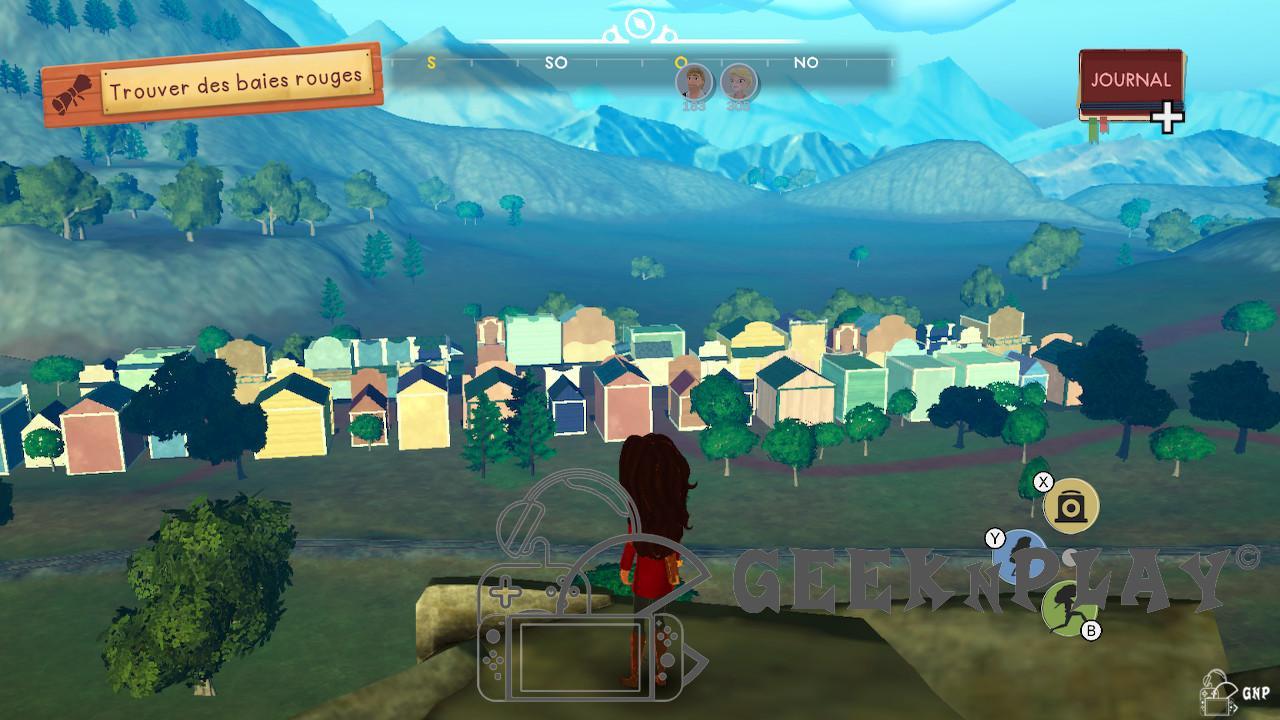The height and width of the screenshot is (720, 1280).
Task: Click the round compass emblem above the bar
Action: (637, 24)
